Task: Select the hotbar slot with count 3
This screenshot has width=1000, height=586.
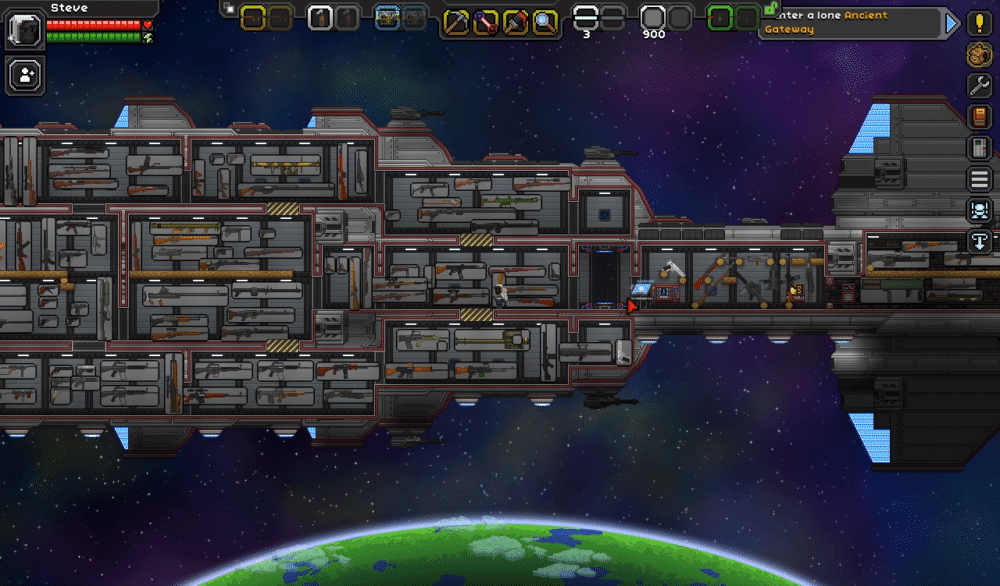Action: coord(586,19)
